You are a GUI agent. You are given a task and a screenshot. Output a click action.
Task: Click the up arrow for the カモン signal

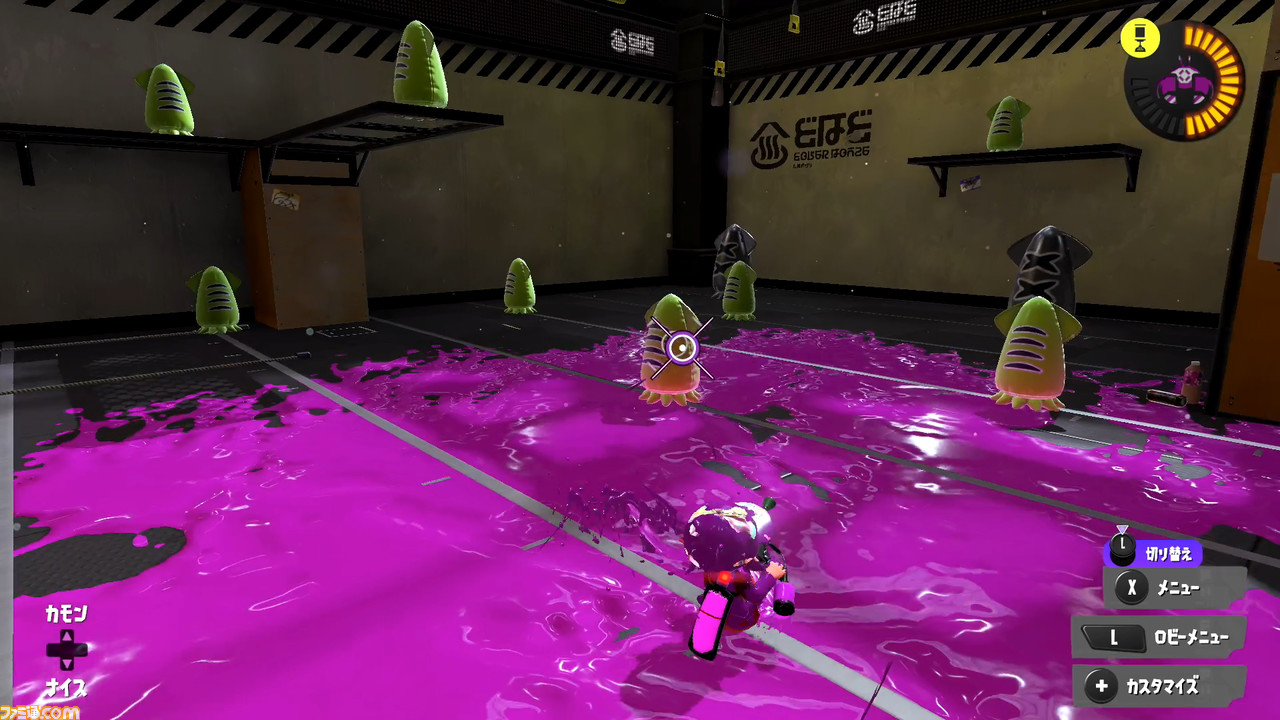[67, 637]
